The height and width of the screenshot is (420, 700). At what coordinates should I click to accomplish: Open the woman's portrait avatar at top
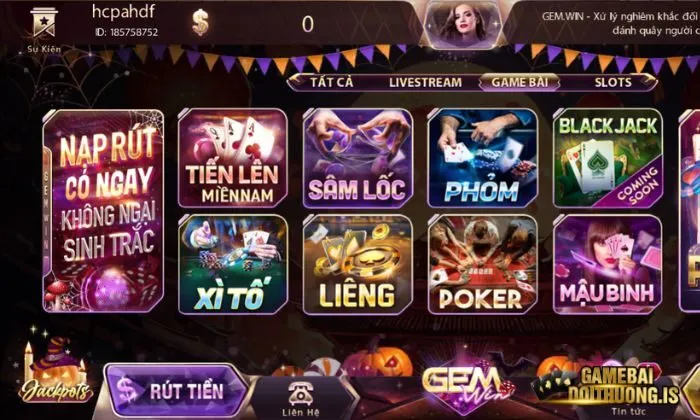(462, 22)
